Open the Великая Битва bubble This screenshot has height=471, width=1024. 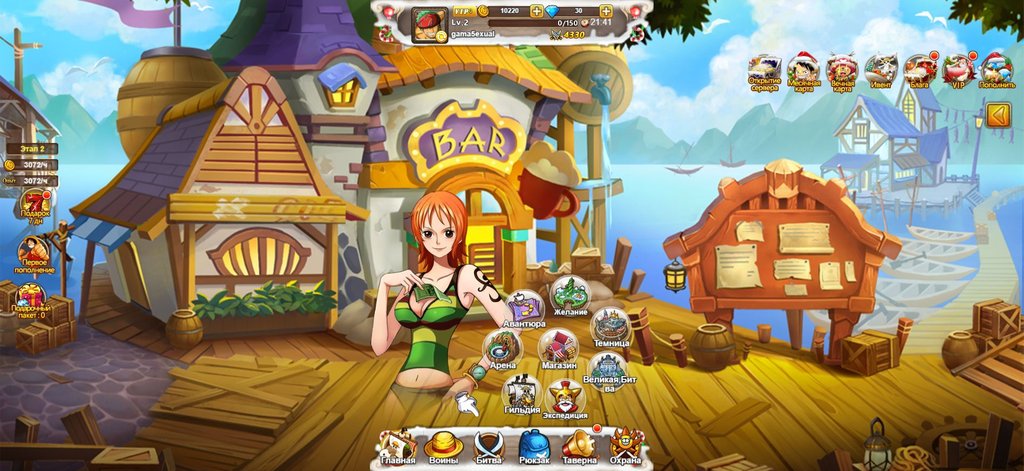click(606, 370)
